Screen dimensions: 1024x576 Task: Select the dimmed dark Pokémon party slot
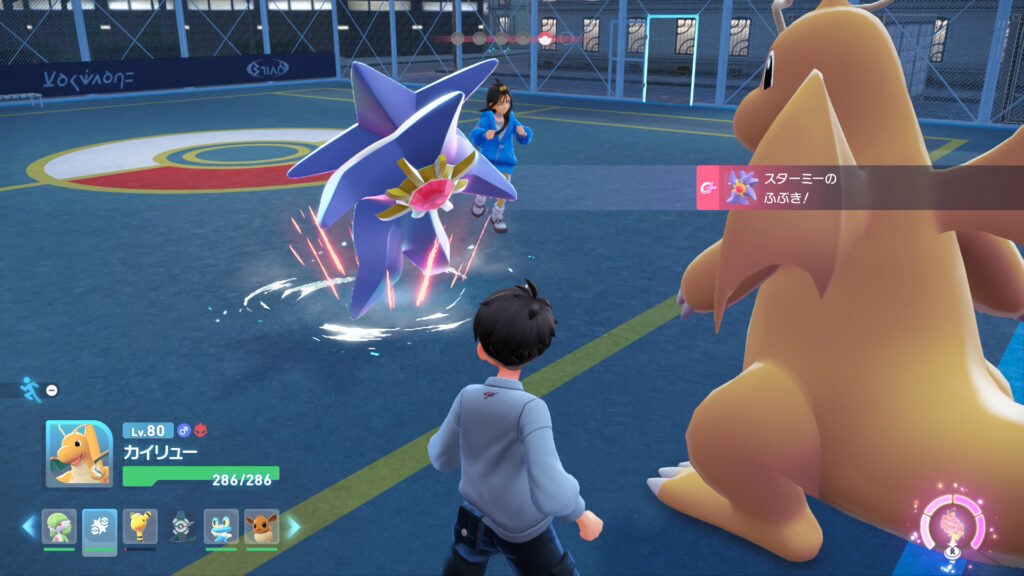[x=181, y=526]
